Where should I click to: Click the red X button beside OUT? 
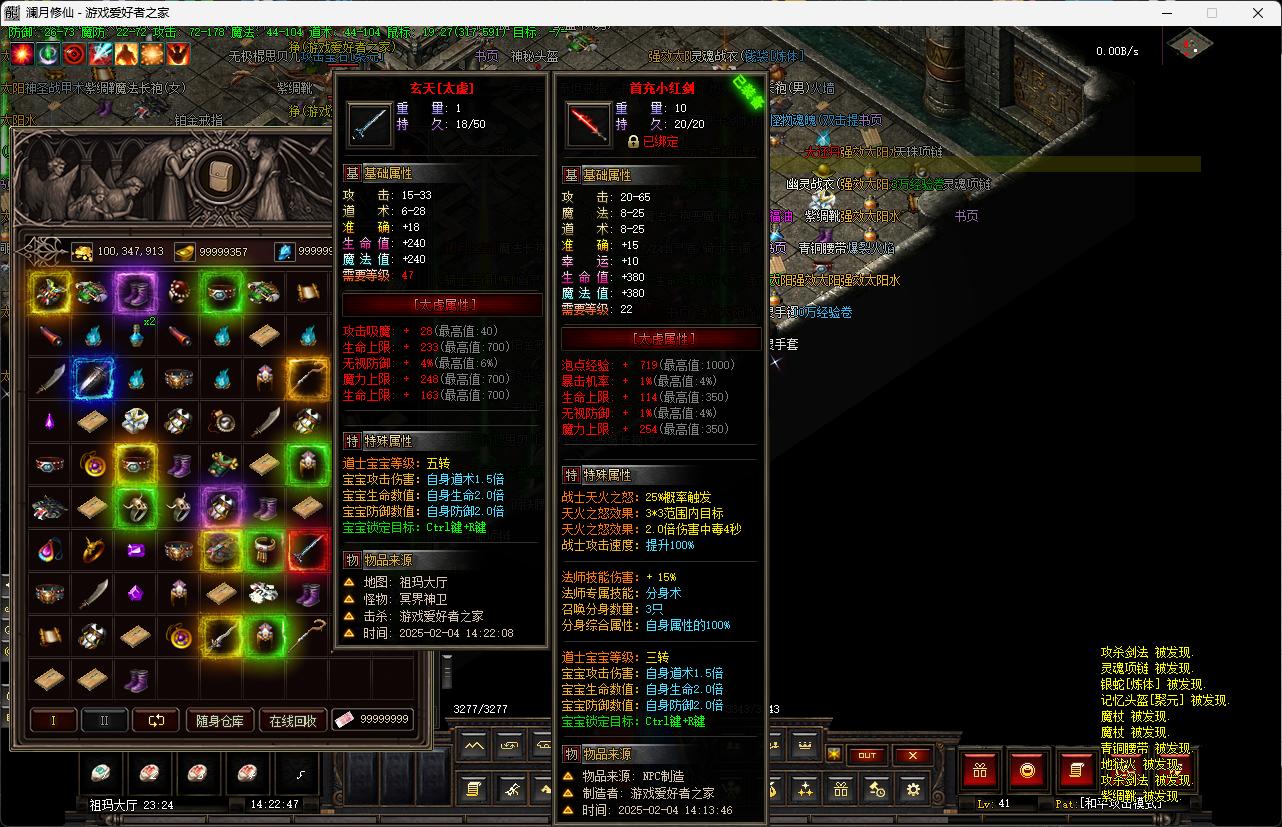point(912,756)
